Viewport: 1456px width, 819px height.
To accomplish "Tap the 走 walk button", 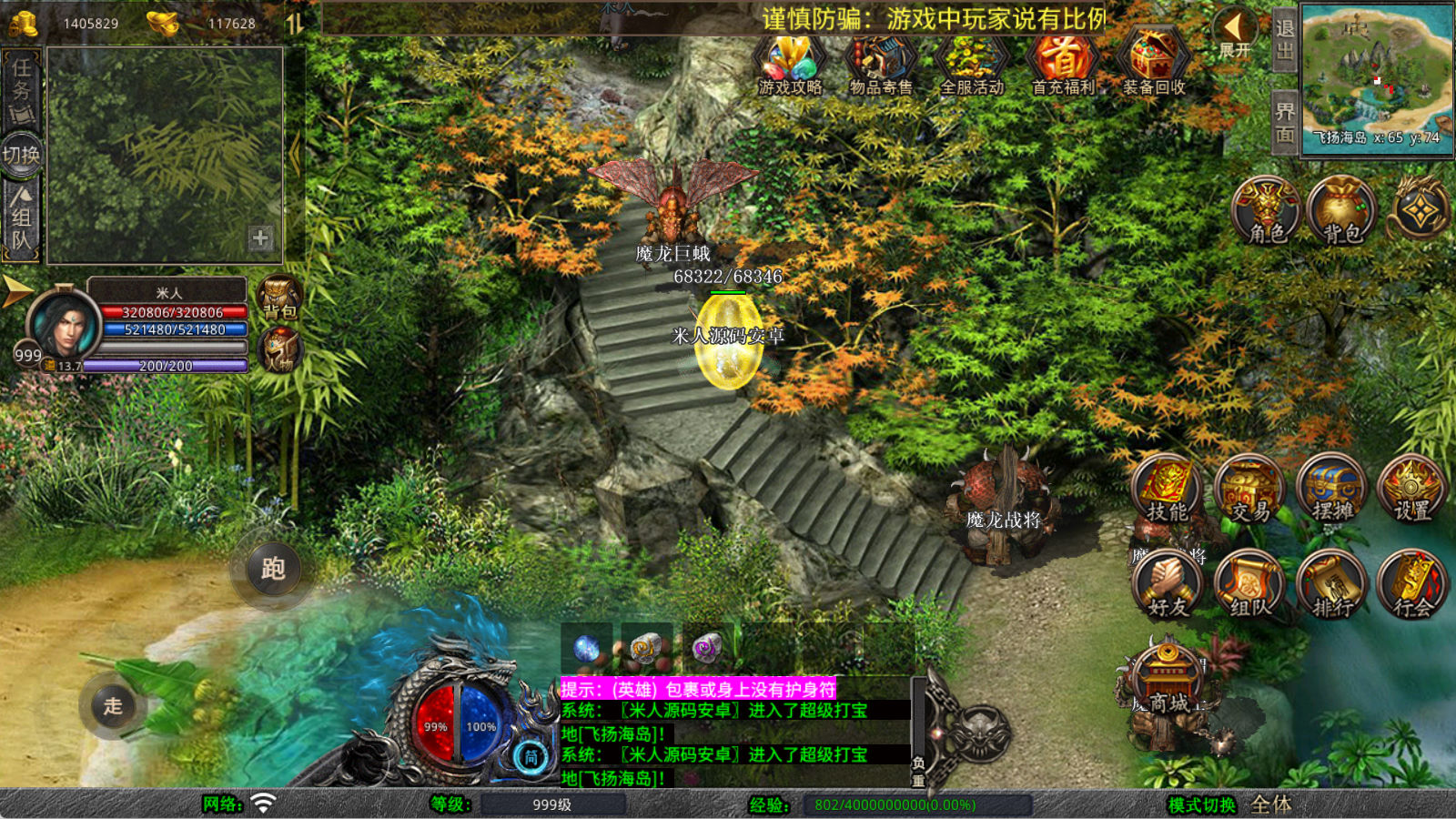I will 113,706.
